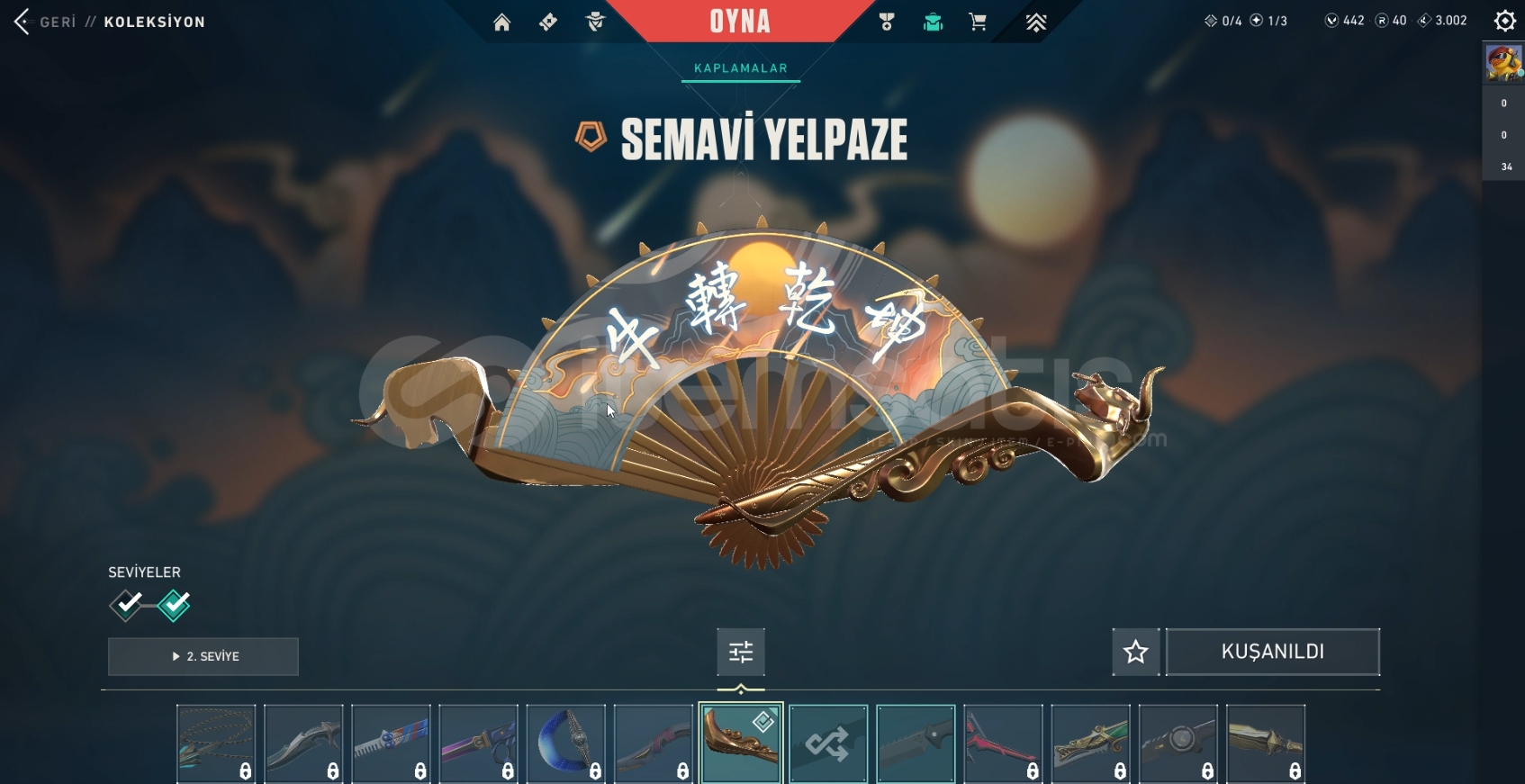Click the red OYNA play button
The height and width of the screenshot is (784, 1525).
[740, 22]
